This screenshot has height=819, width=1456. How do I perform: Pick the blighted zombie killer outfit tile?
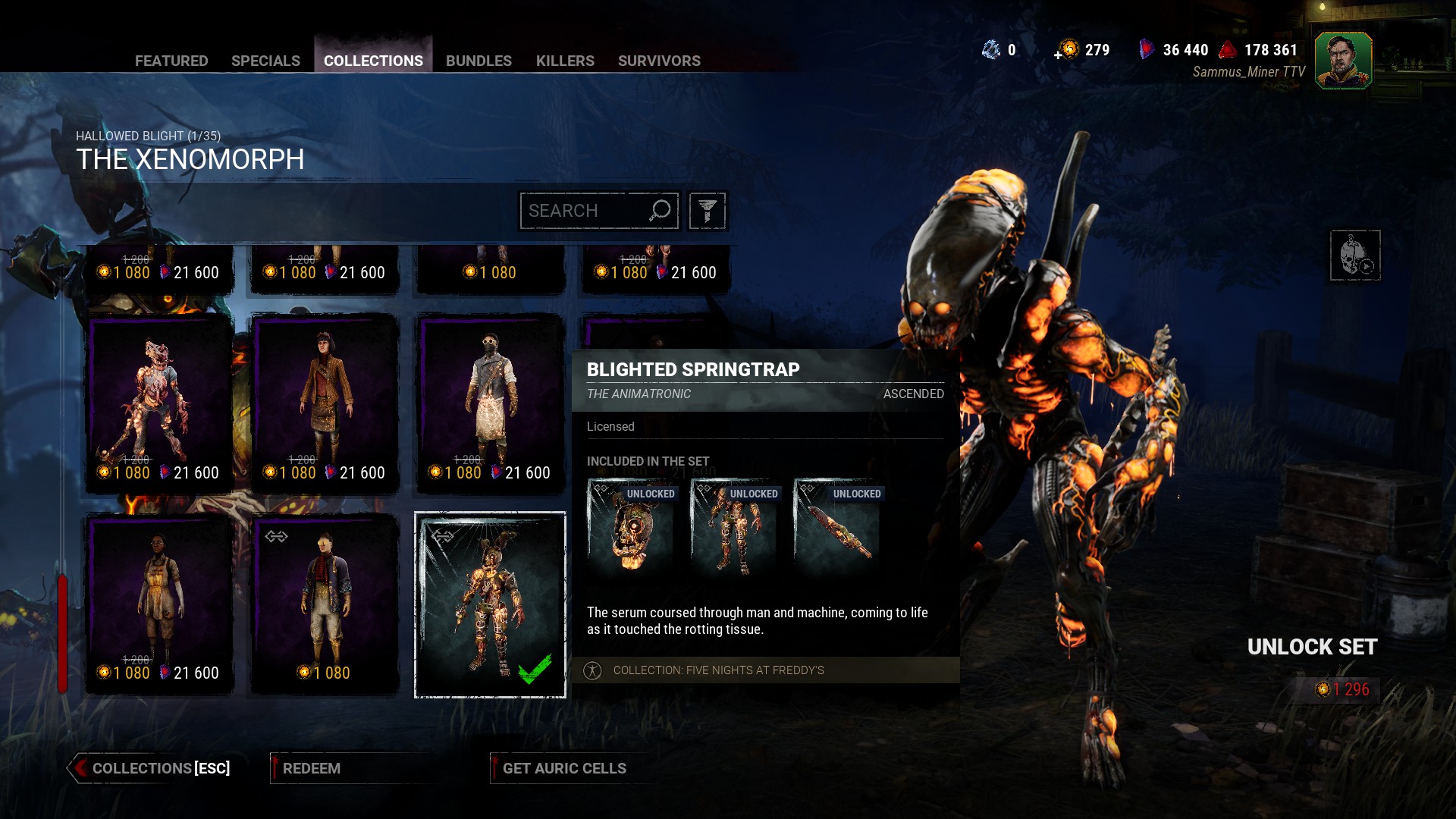(159, 402)
